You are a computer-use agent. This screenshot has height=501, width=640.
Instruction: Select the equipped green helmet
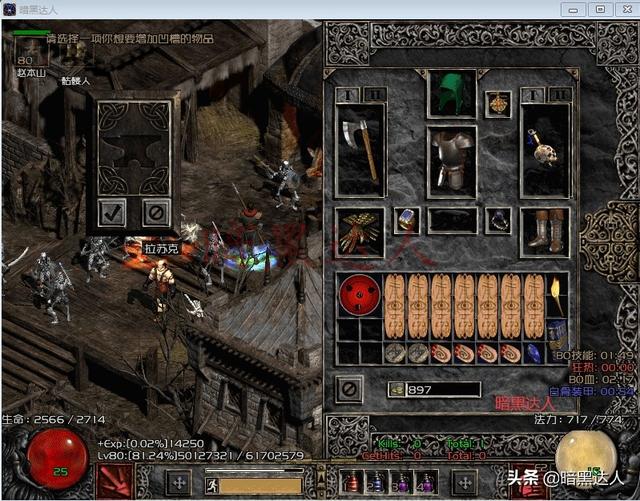pyautogui.click(x=451, y=95)
